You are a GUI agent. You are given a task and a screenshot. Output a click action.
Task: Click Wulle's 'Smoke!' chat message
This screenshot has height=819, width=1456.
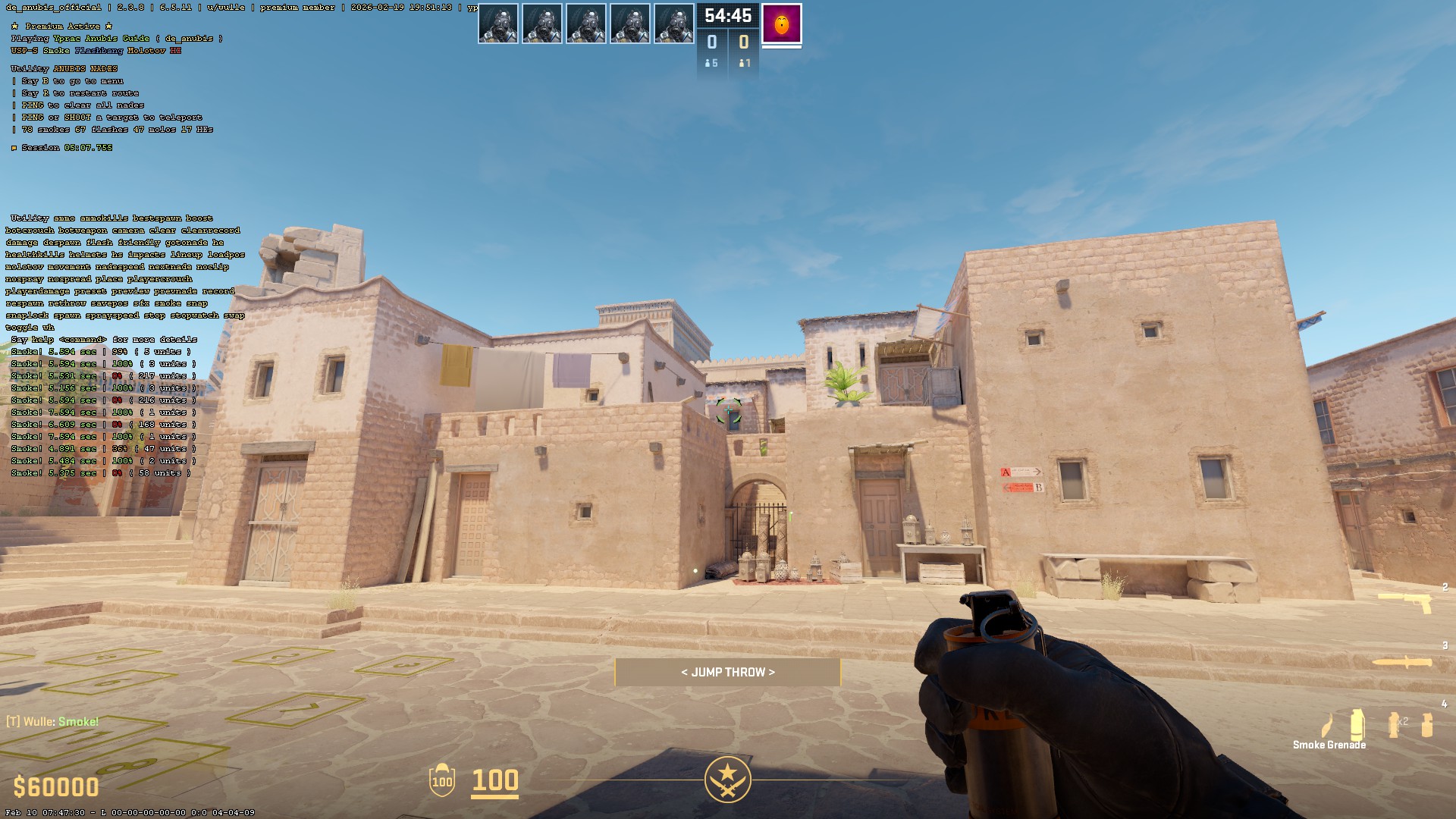(52, 721)
